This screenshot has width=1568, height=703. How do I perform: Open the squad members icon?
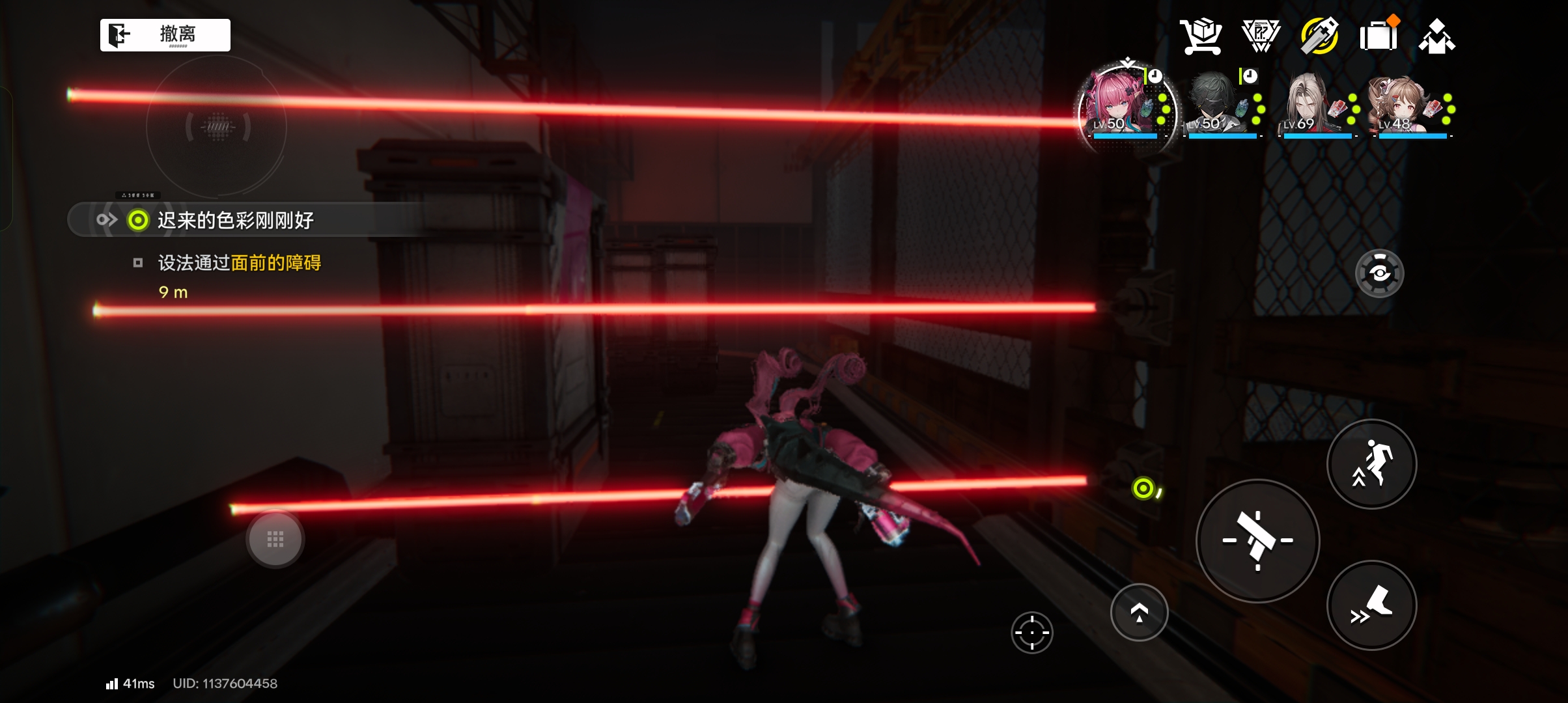[1437, 36]
